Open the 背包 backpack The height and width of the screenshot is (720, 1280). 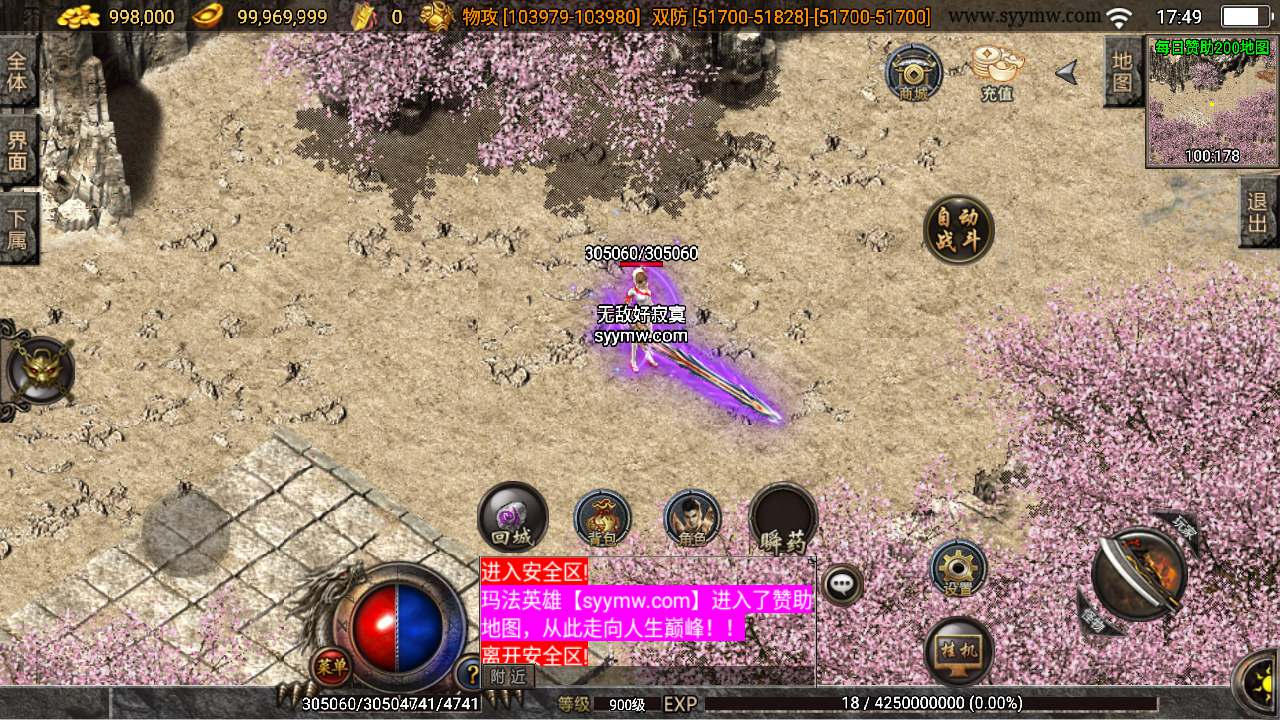tap(602, 518)
